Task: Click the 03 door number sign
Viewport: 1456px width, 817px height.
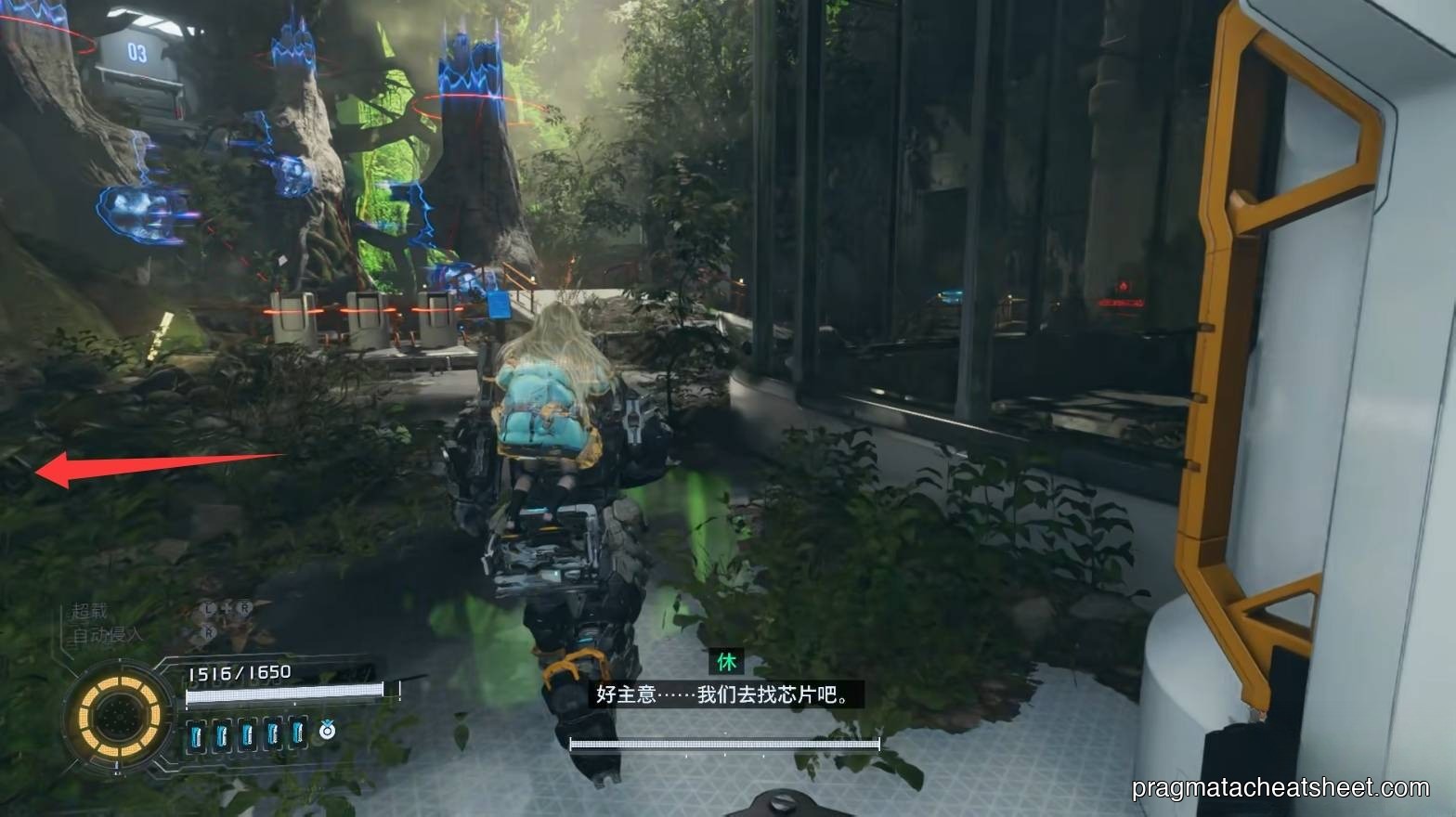Action: pos(135,51)
